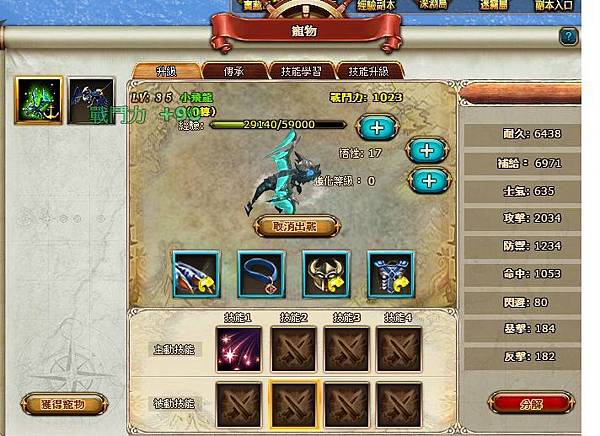
Task: Select the 升級 tab
Action: (165, 71)
